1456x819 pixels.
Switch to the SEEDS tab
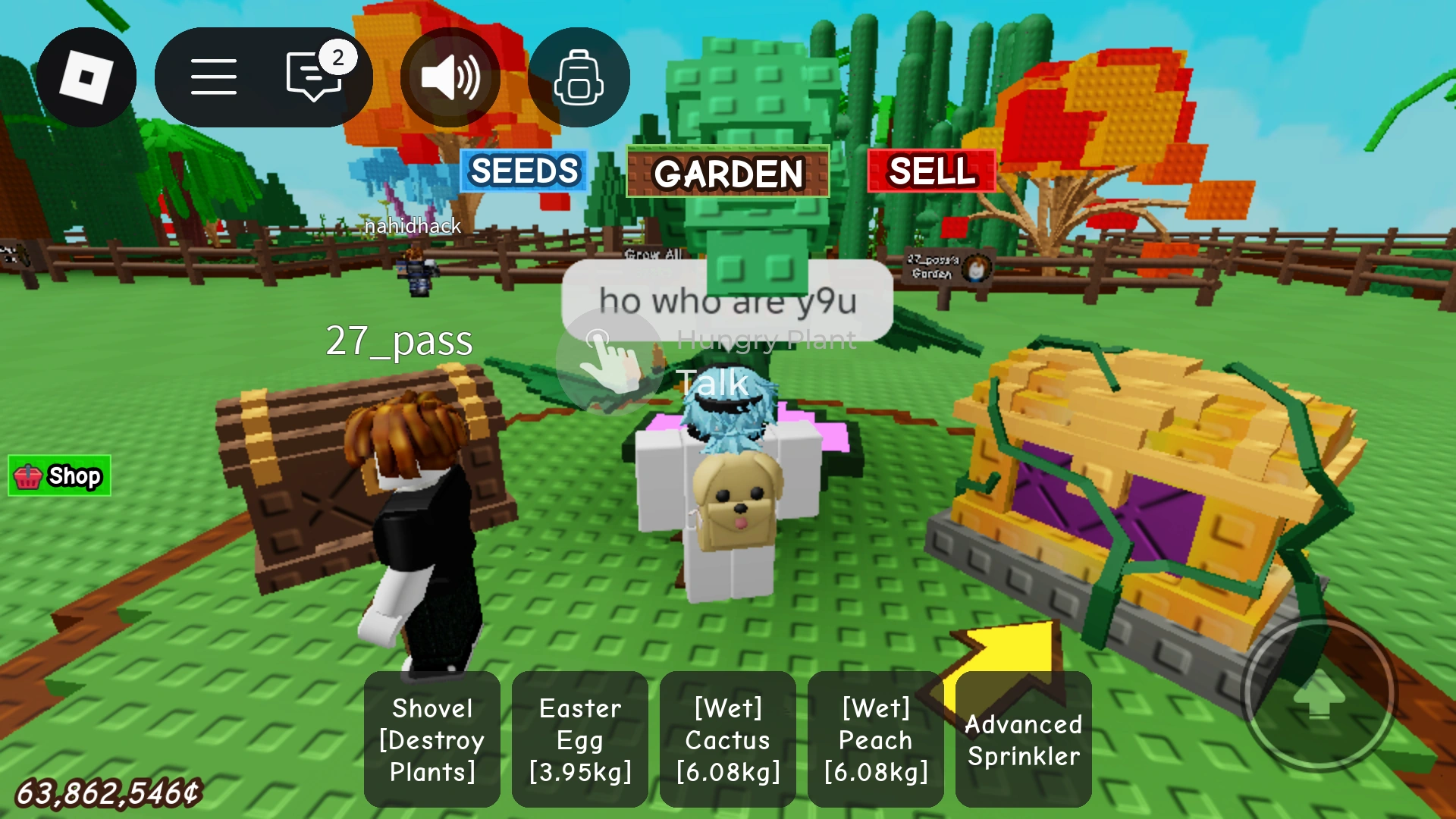[522, 171]
